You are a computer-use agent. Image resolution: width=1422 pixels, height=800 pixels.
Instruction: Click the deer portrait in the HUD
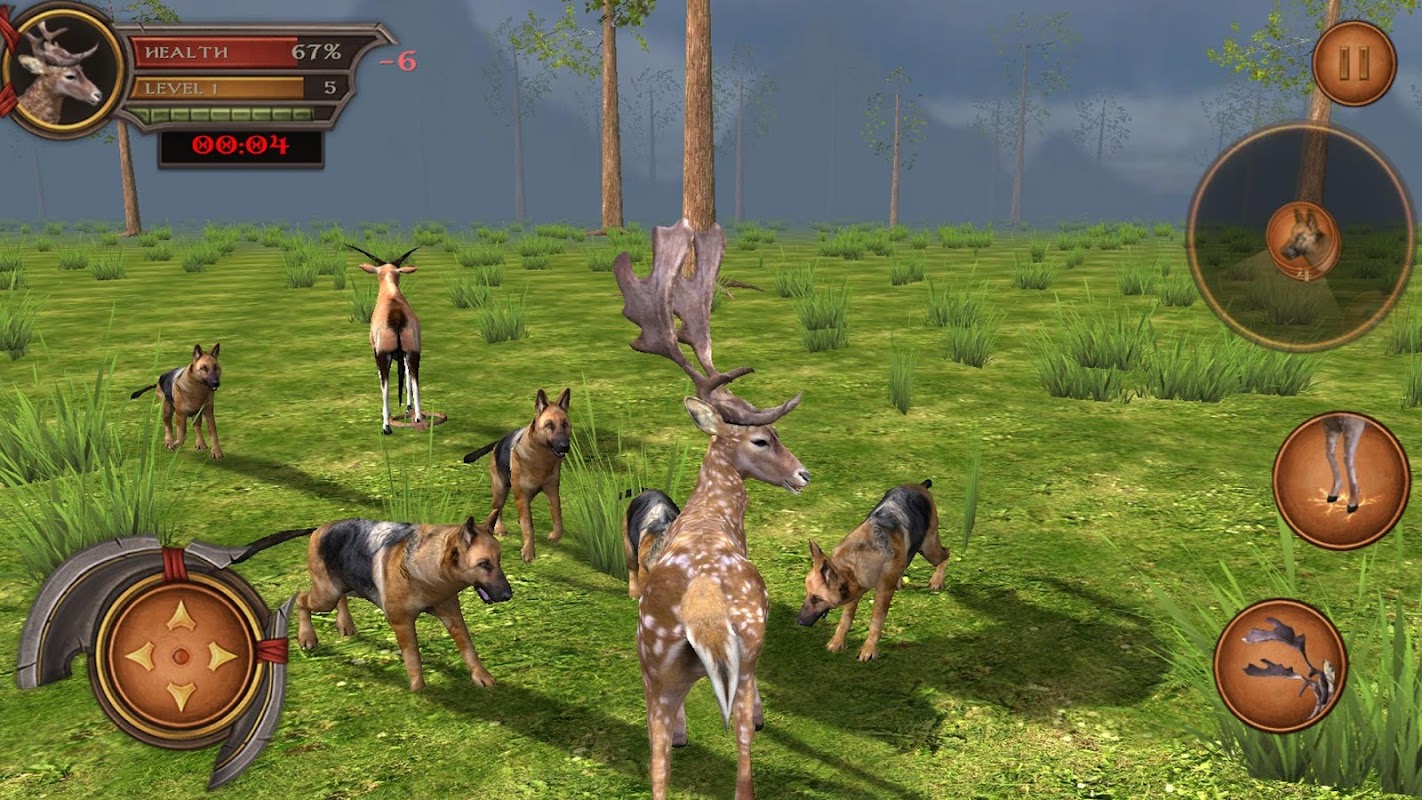(62, 69)
